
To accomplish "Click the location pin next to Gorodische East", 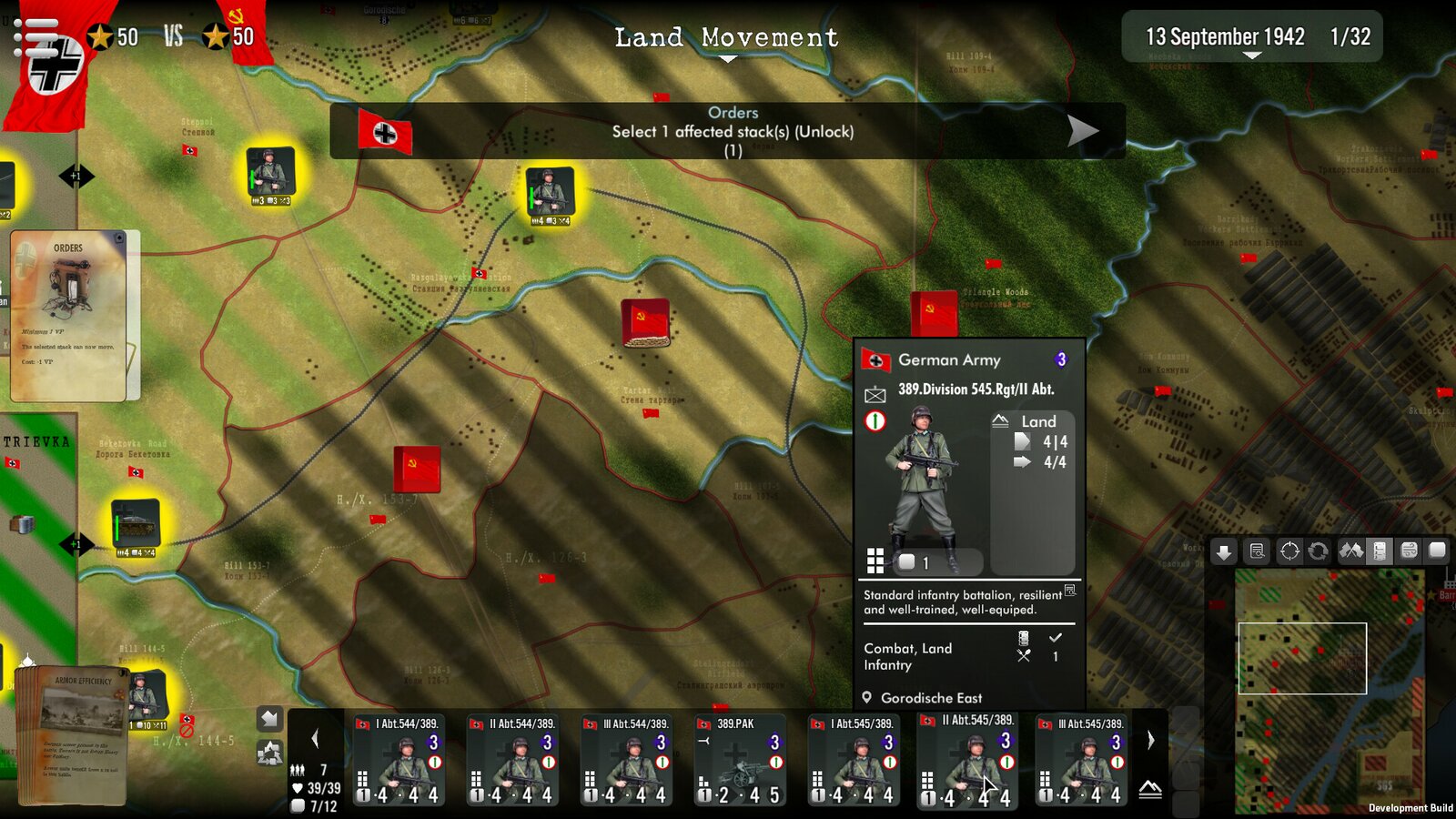I will point(869,698).
